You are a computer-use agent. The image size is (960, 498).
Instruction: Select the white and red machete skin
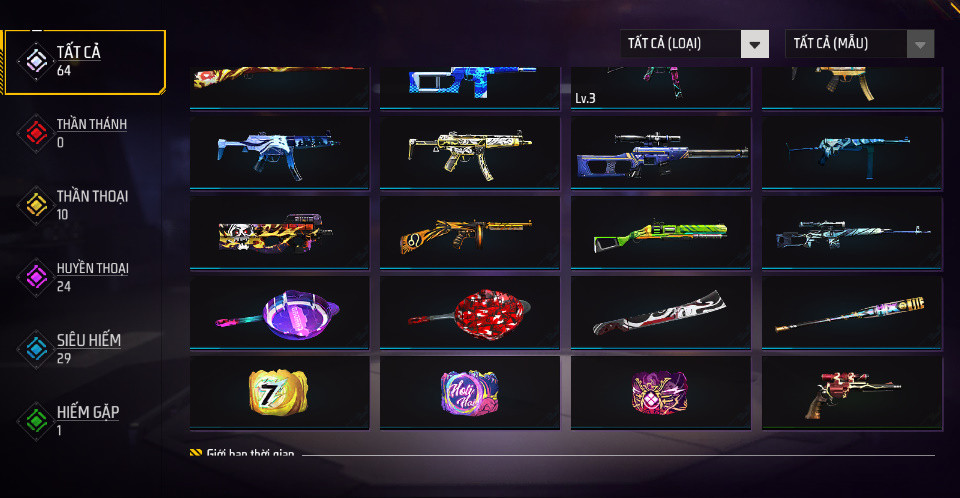(x=660, y=313)
